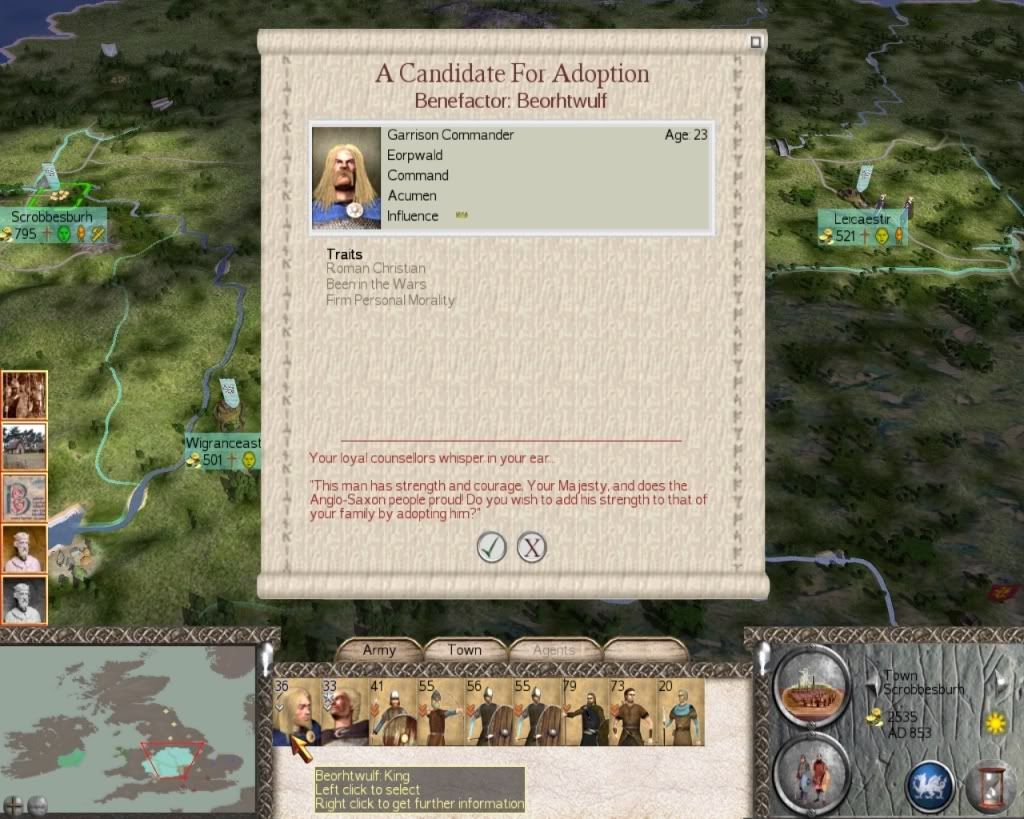Open the round recruitment button showing two soldiers
The height and width of the screenshot is (819, 1024).
pyautogui.click(x=811, y=772)
